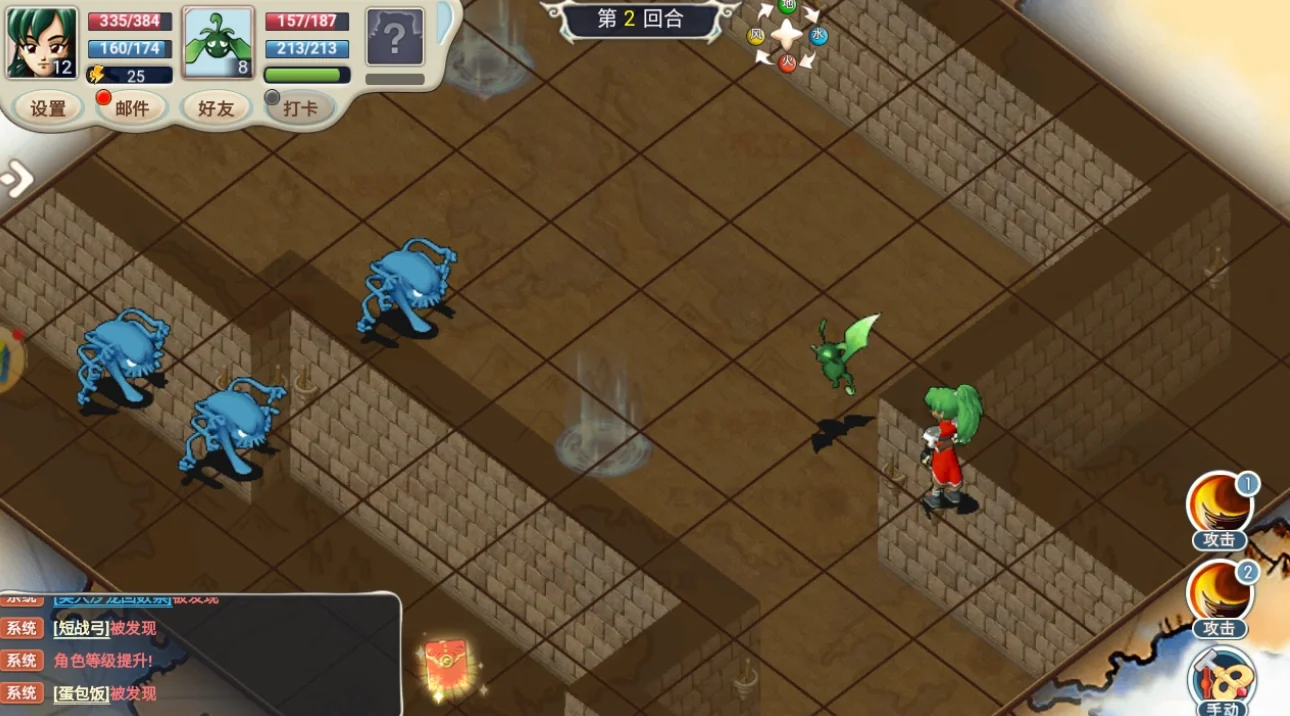Image resolution: width=1290 pixels, height=716 pixels.
Task: Choose the second 攻击 attack skill
Action: [x=1219, y=594]
